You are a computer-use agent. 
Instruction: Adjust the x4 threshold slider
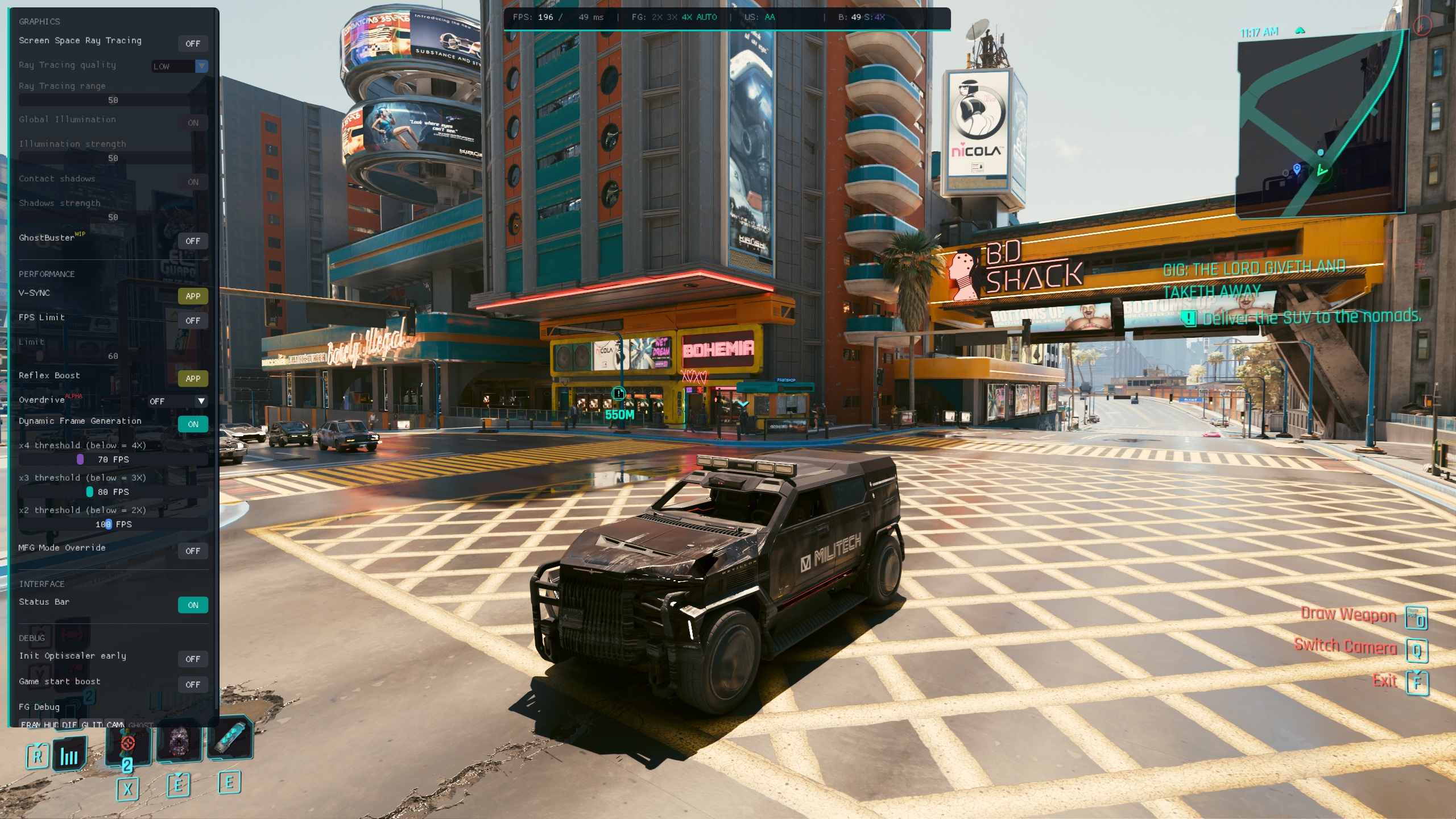[80, 460]
